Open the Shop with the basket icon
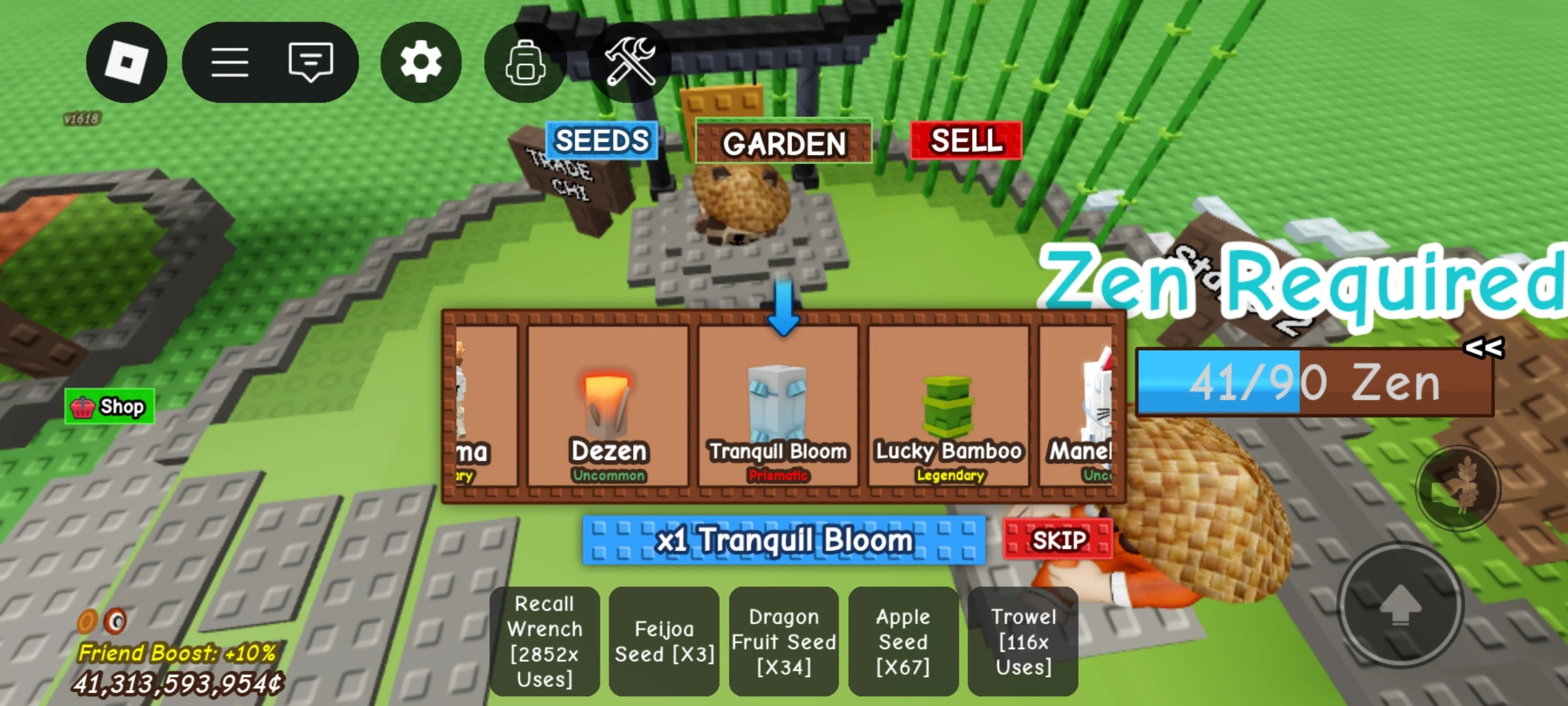This screenshot has height=706, width=1568. pyautogui.click(x=108, y=406)
